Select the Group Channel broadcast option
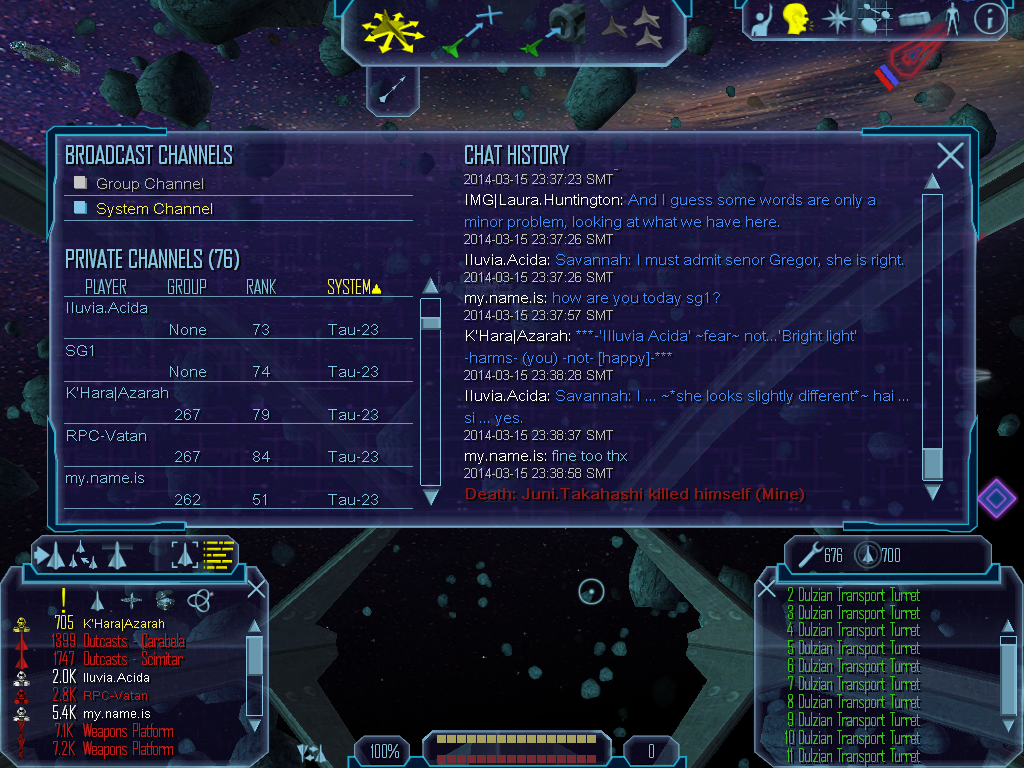Image resolution: width=1024 pixels, height=768 pixels. pos(149,184)
